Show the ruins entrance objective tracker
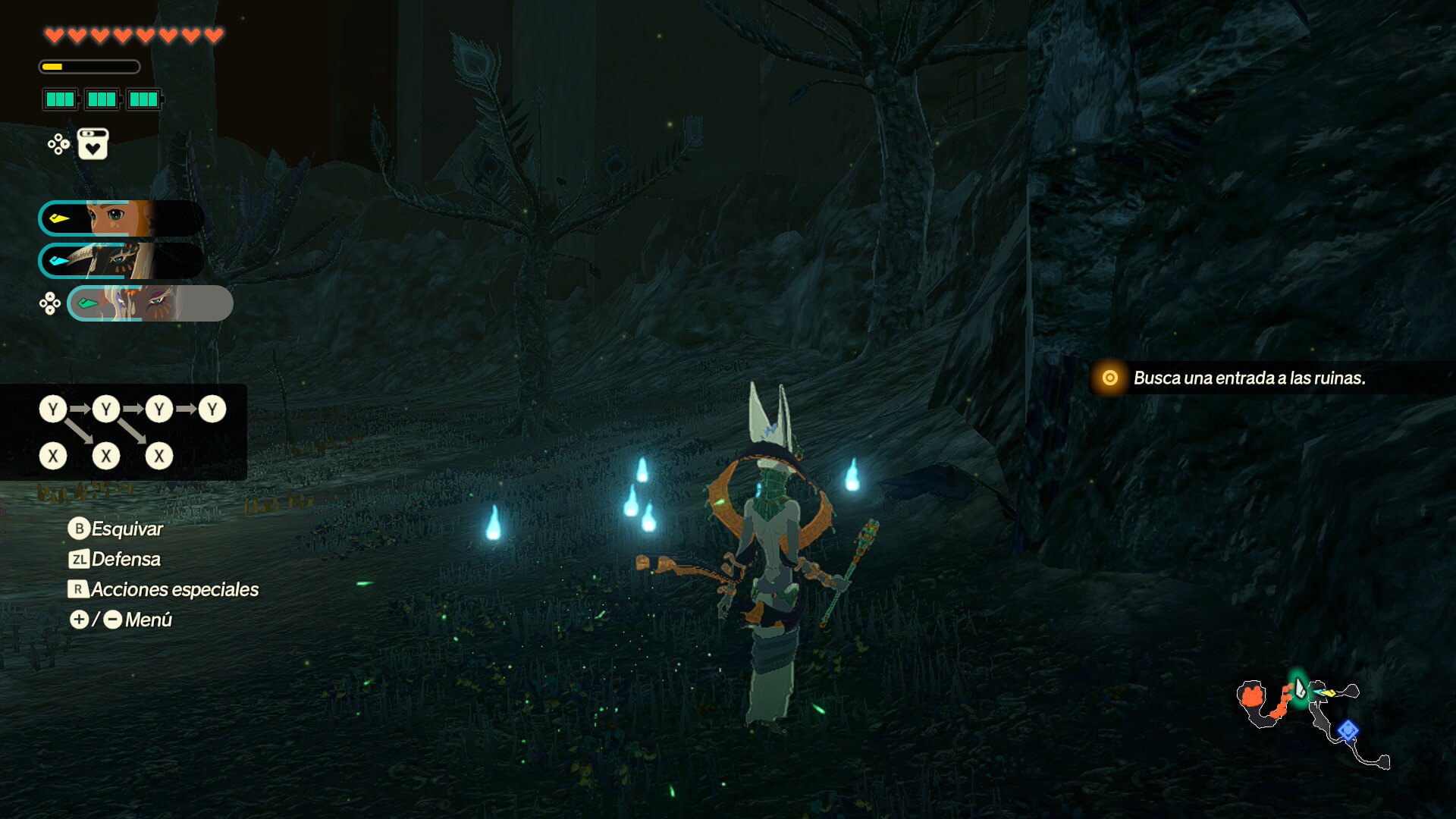 point(1248,378)
